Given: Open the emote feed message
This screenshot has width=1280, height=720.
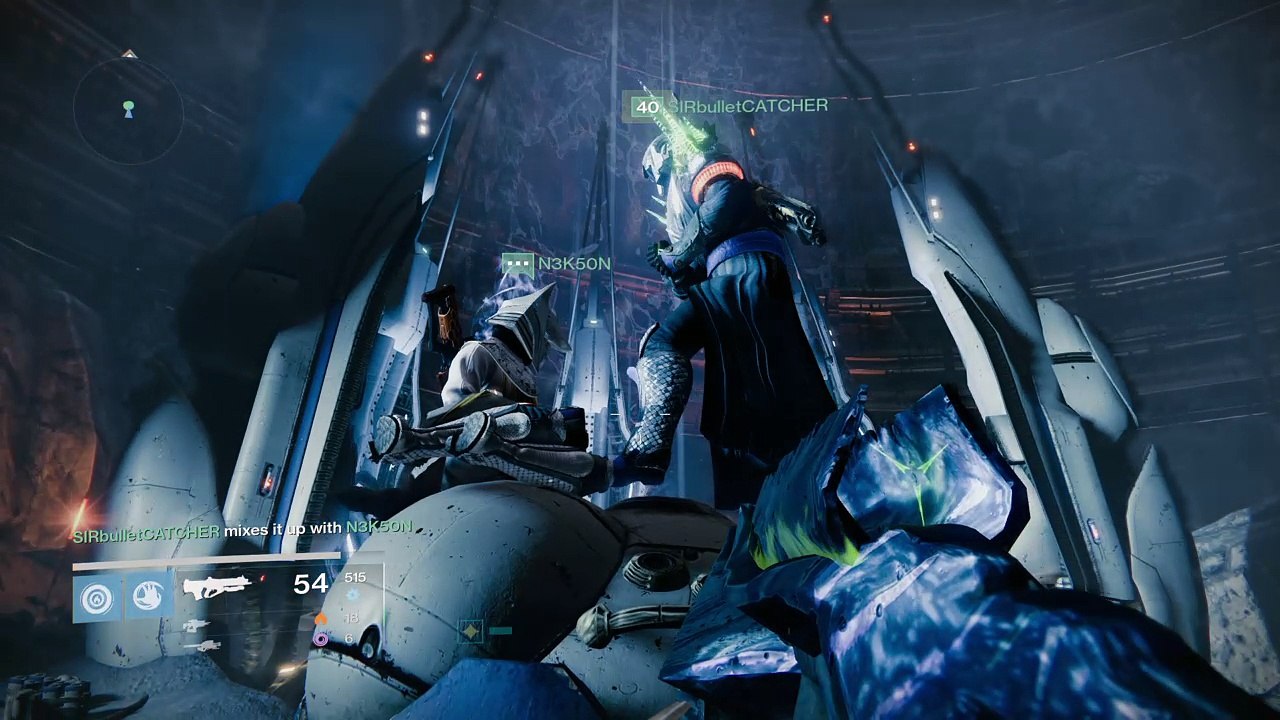Looking at the screenshot, I should [242, 532].
